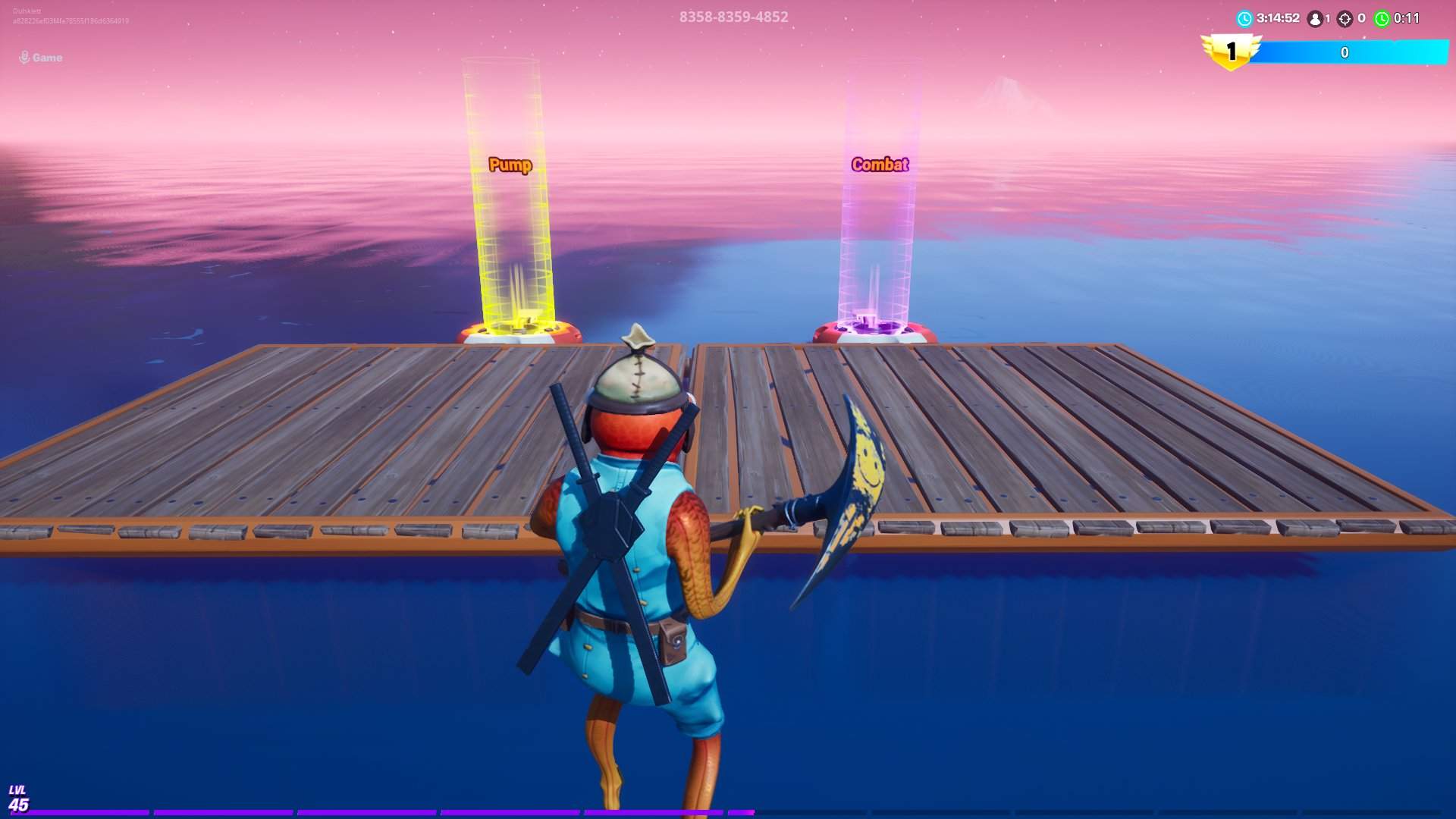
Task: Click the golden winged level badge
Action: click(x=1231, y=50)
